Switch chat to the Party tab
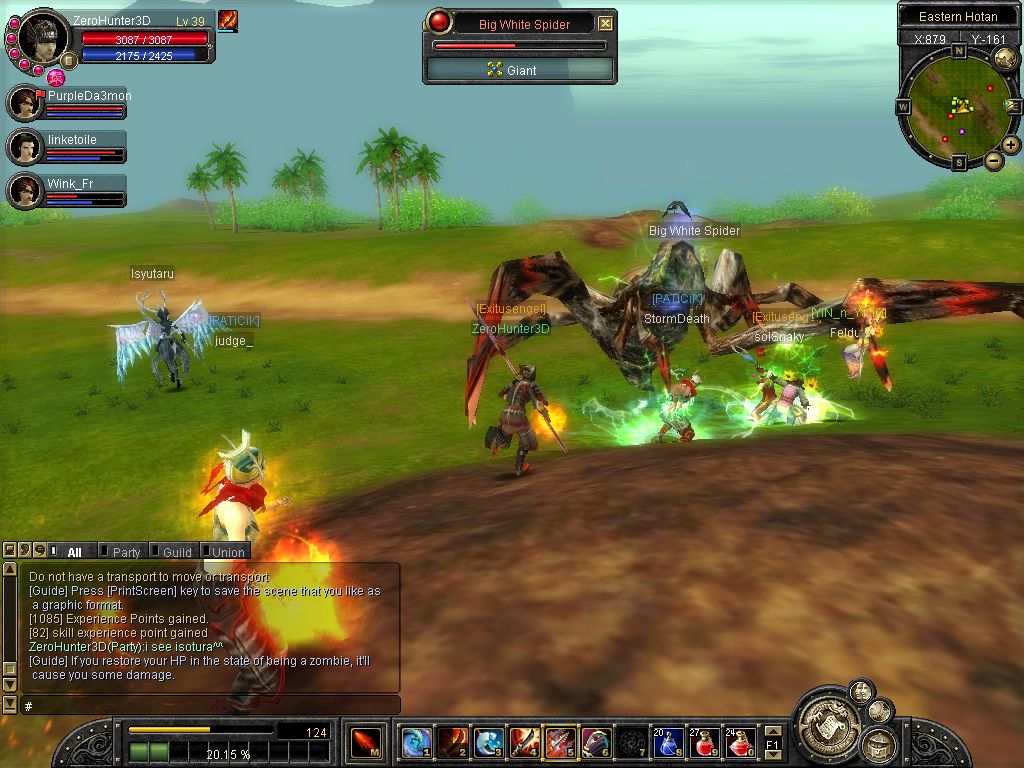Screen dimensions: 1024x768 point(126,552)
